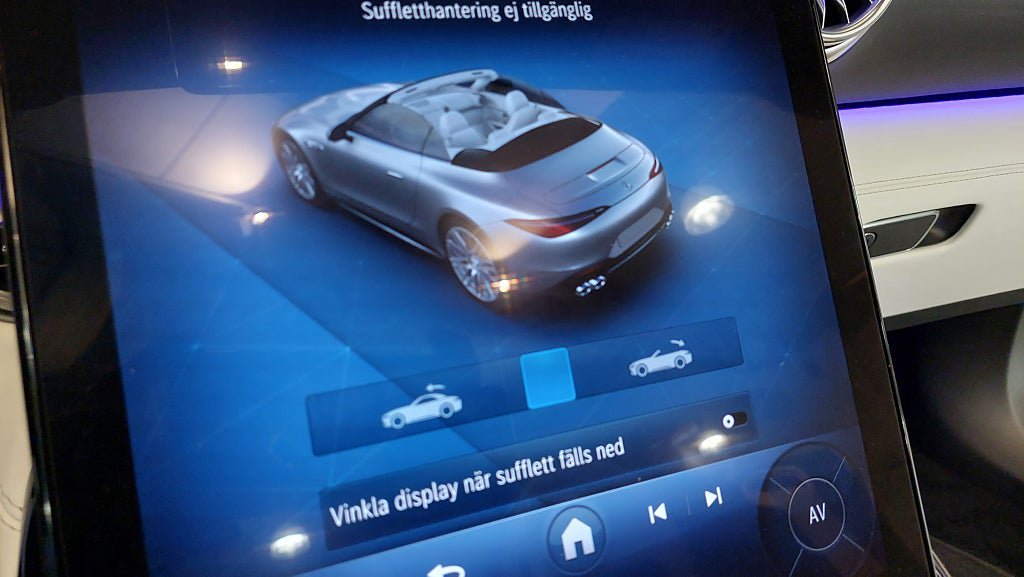Tap the round AV button
Screen dimensions: 1024x577
(x=816, y=514)
